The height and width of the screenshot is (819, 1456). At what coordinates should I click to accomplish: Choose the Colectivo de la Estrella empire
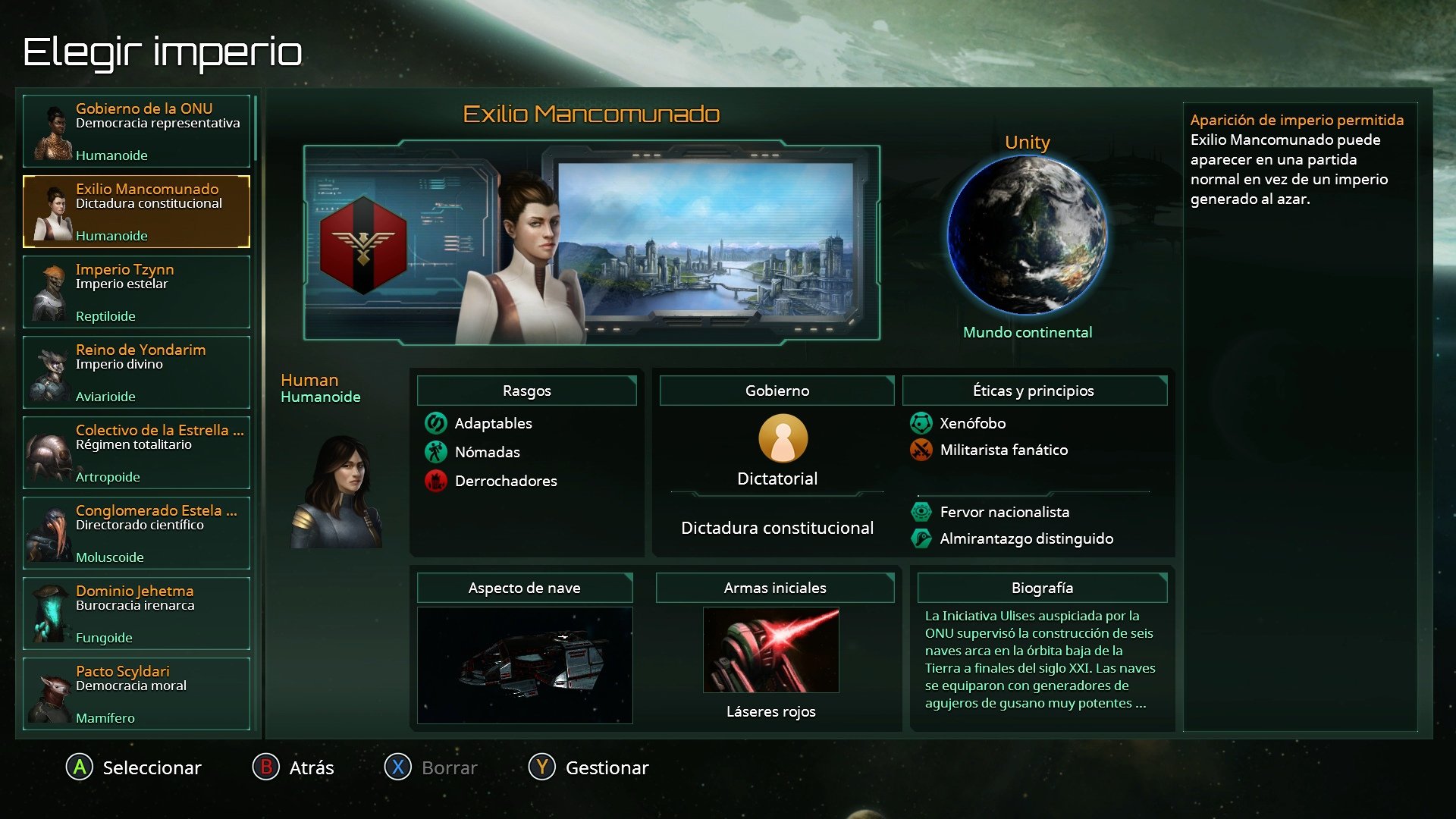tap(136, 453)
